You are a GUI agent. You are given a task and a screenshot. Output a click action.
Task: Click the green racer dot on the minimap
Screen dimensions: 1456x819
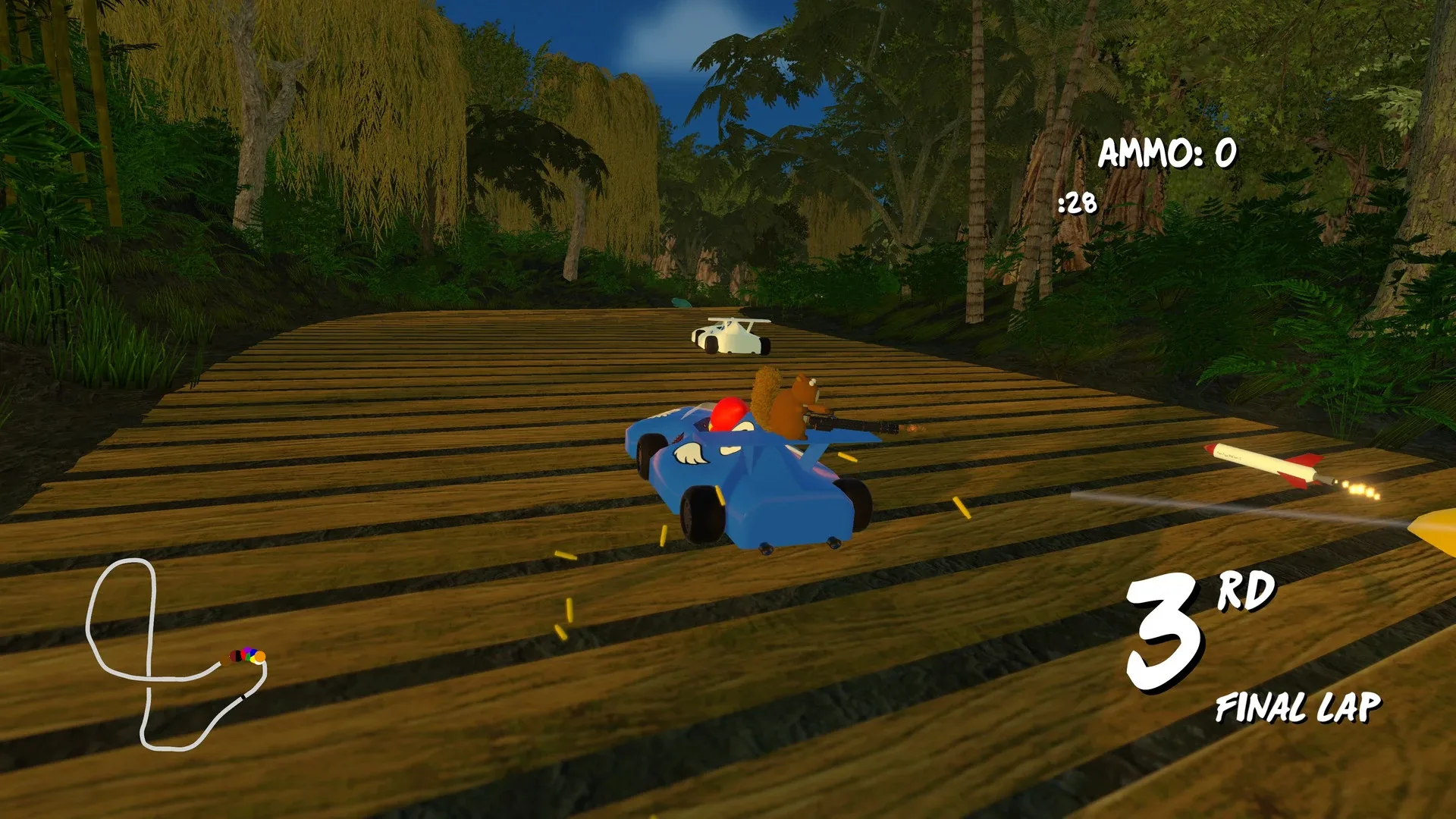pos(248,657)
